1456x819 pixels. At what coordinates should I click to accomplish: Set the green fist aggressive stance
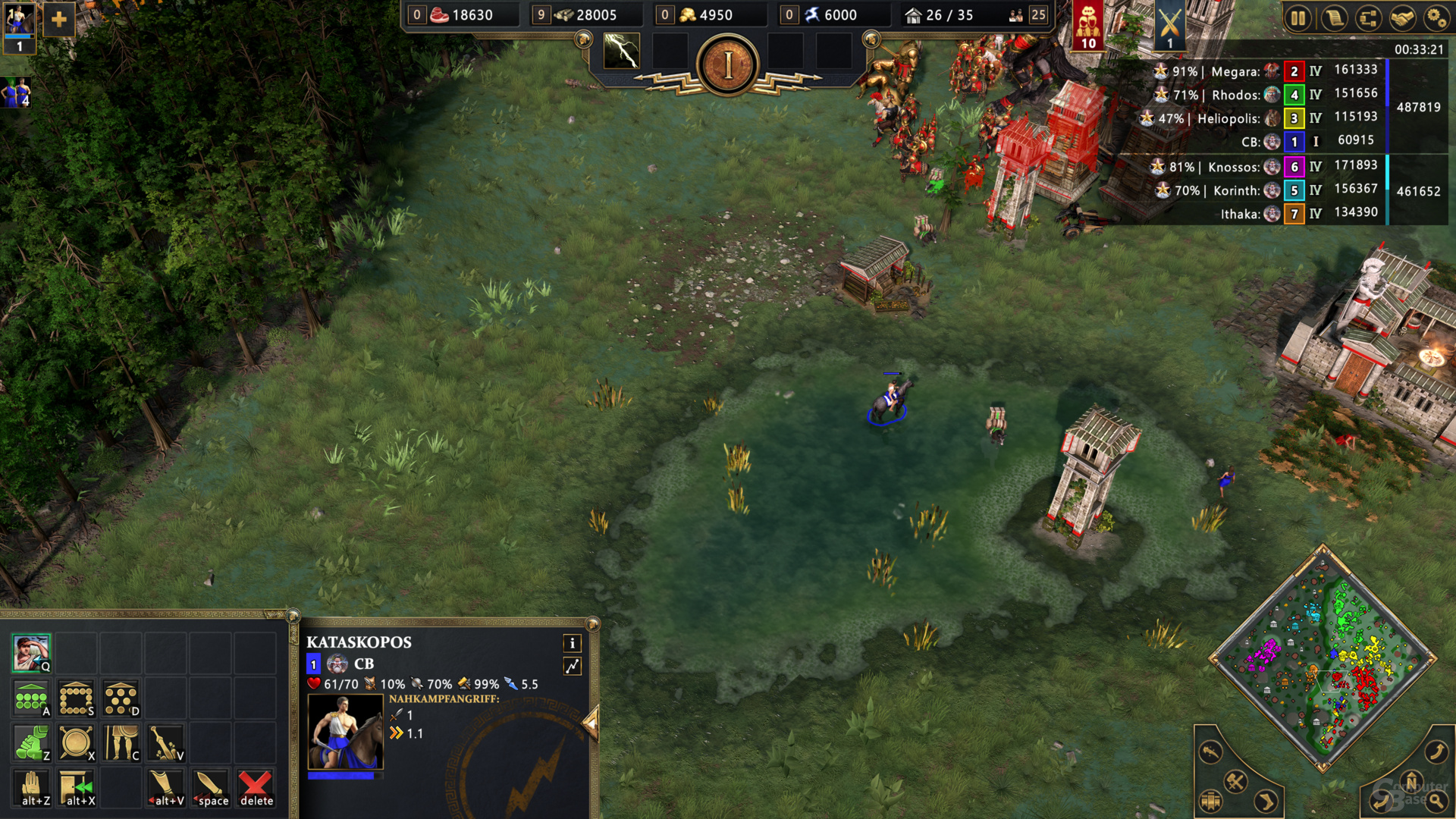tap(31, 743)
